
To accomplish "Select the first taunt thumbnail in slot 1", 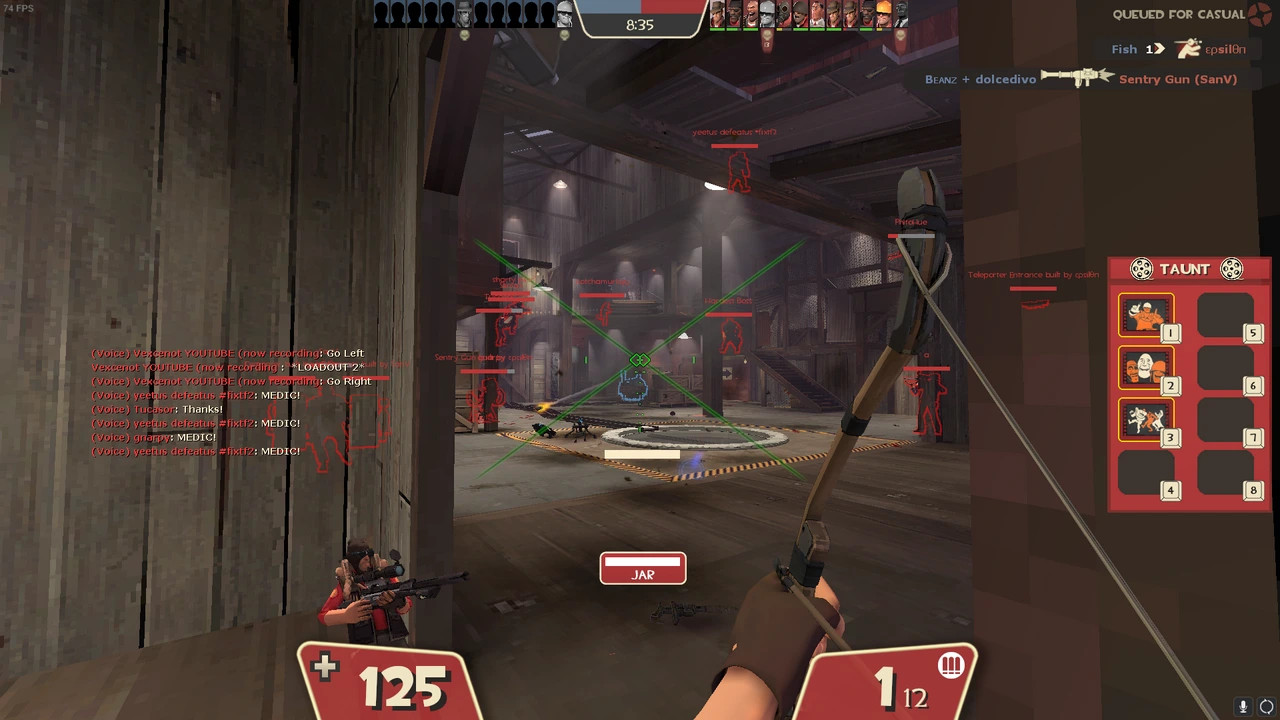I will tap(1146, 315).
